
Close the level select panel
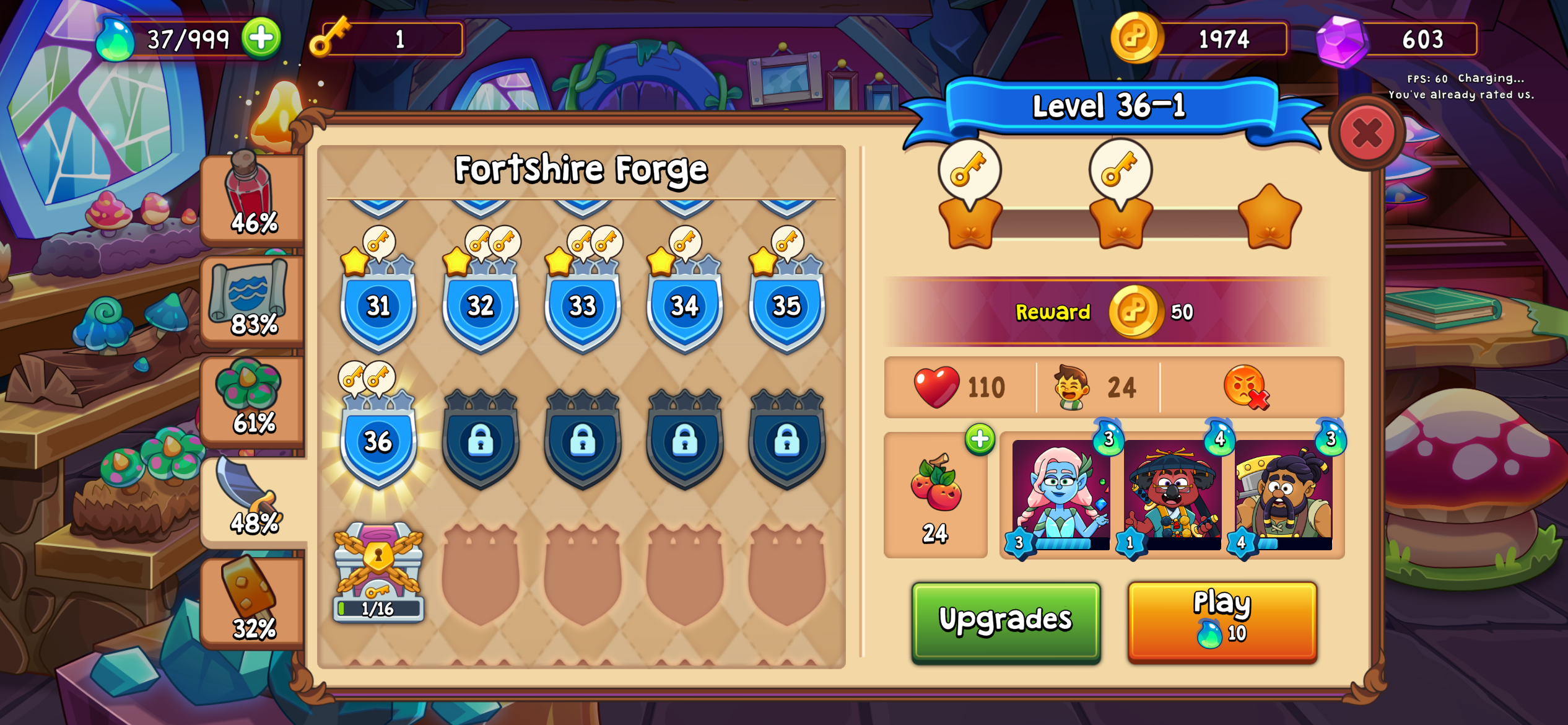[x=1367, y=133]
